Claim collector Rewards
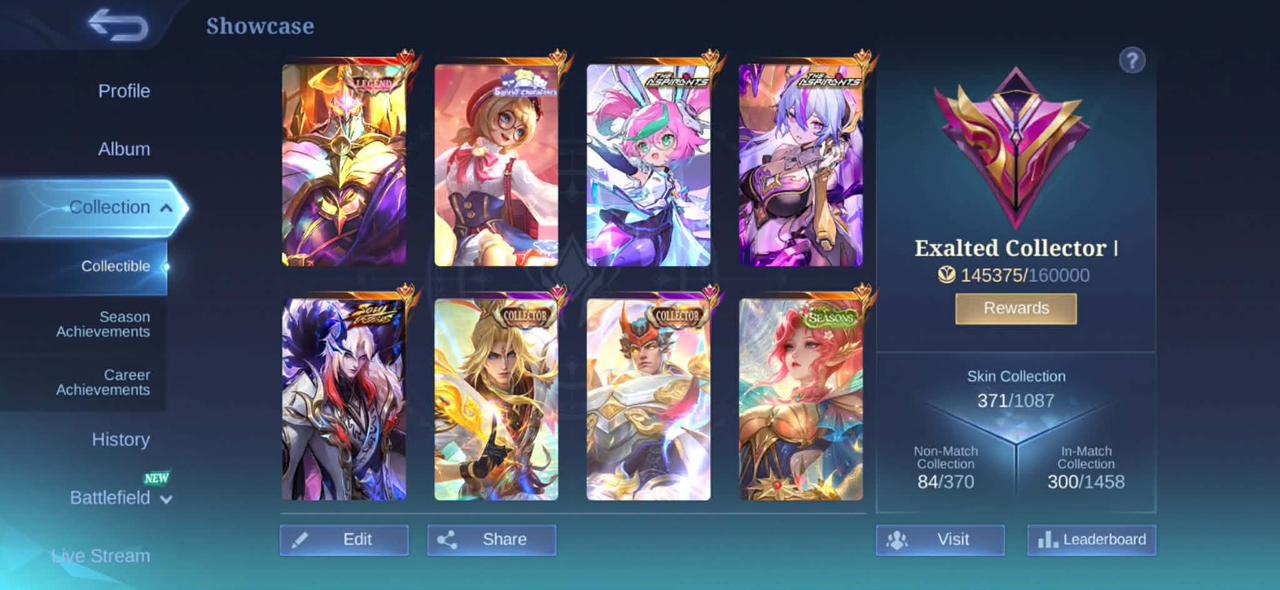 (1016, 308)
